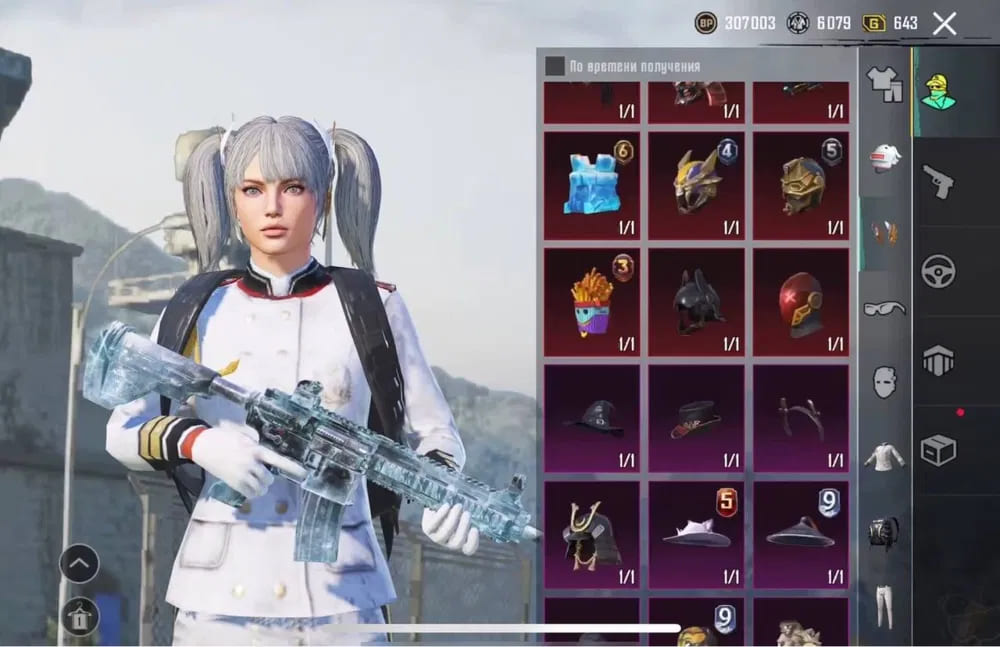The image size is (1000, 647).
Task: Switch to the pistol weapons section
Action: [938, 181]
